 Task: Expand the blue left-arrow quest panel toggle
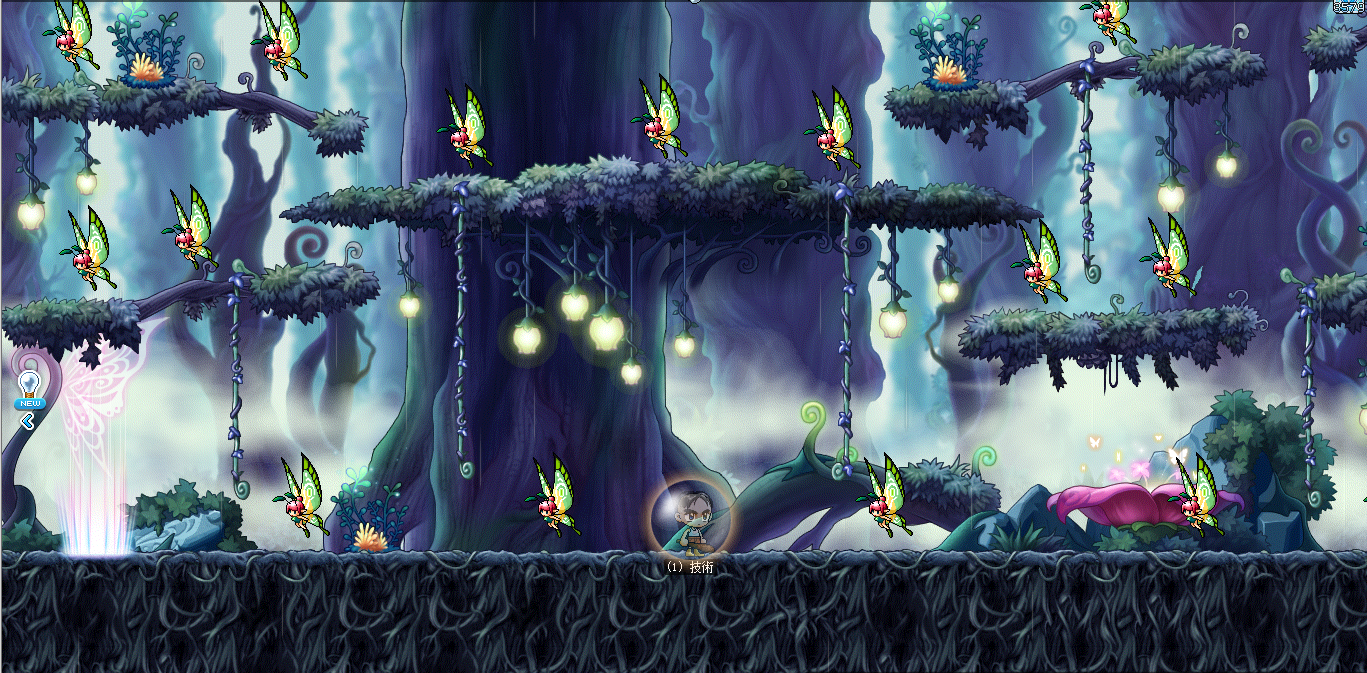tap(28, 421)
